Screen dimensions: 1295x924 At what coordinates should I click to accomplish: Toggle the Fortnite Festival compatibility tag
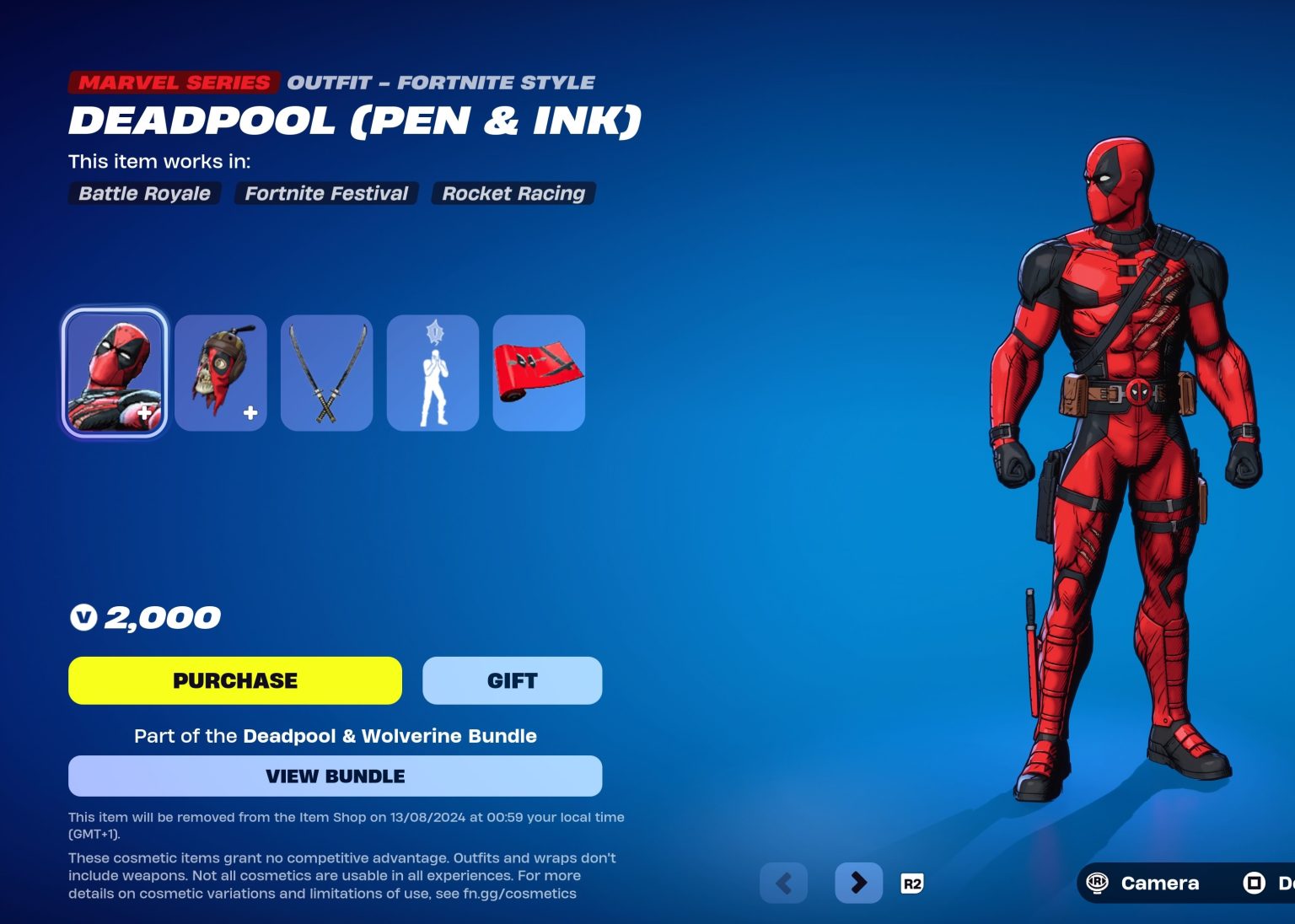pos(325,193)
